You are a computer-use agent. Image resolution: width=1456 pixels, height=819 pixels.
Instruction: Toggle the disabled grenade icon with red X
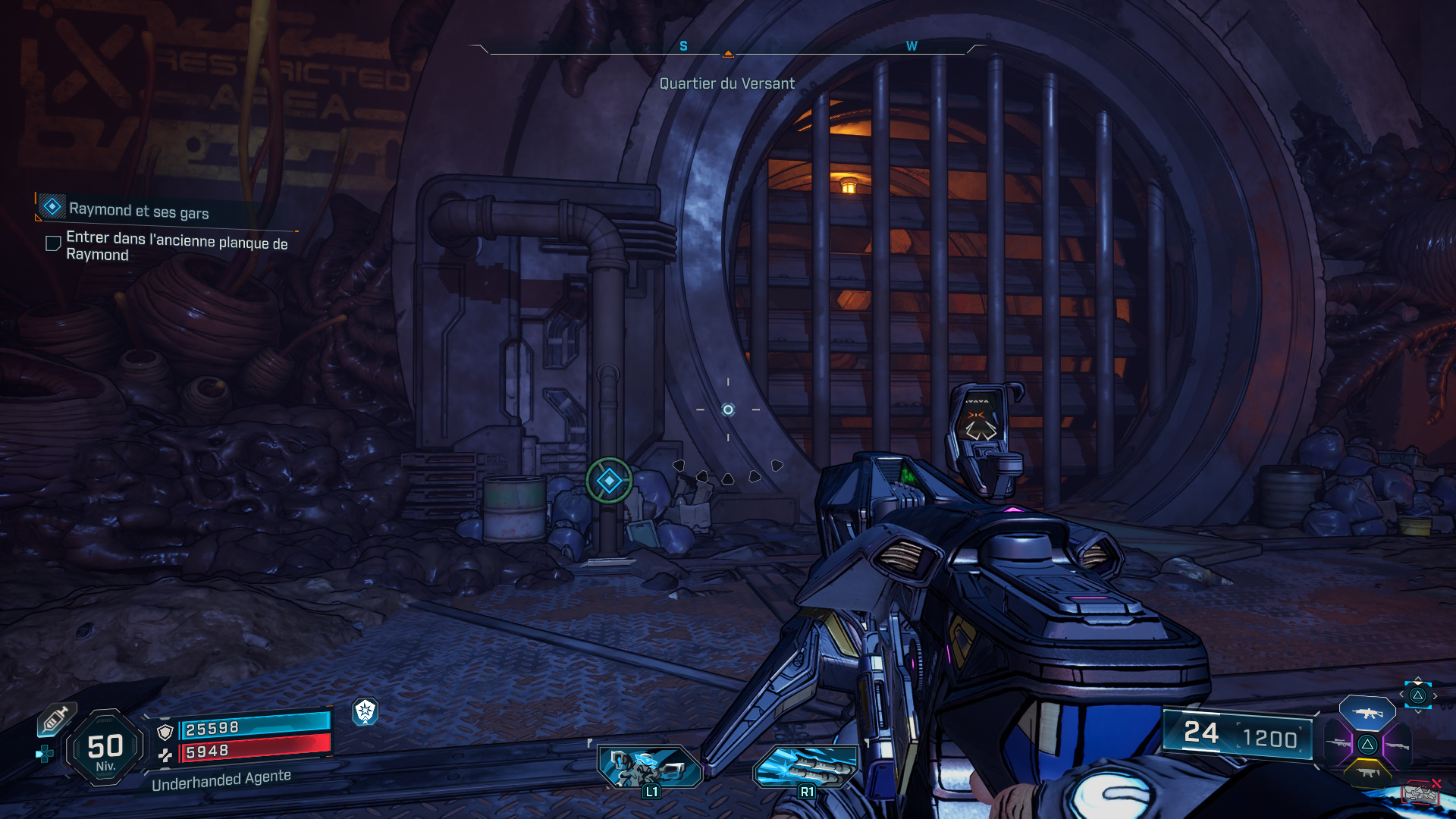click(1420, 792)
